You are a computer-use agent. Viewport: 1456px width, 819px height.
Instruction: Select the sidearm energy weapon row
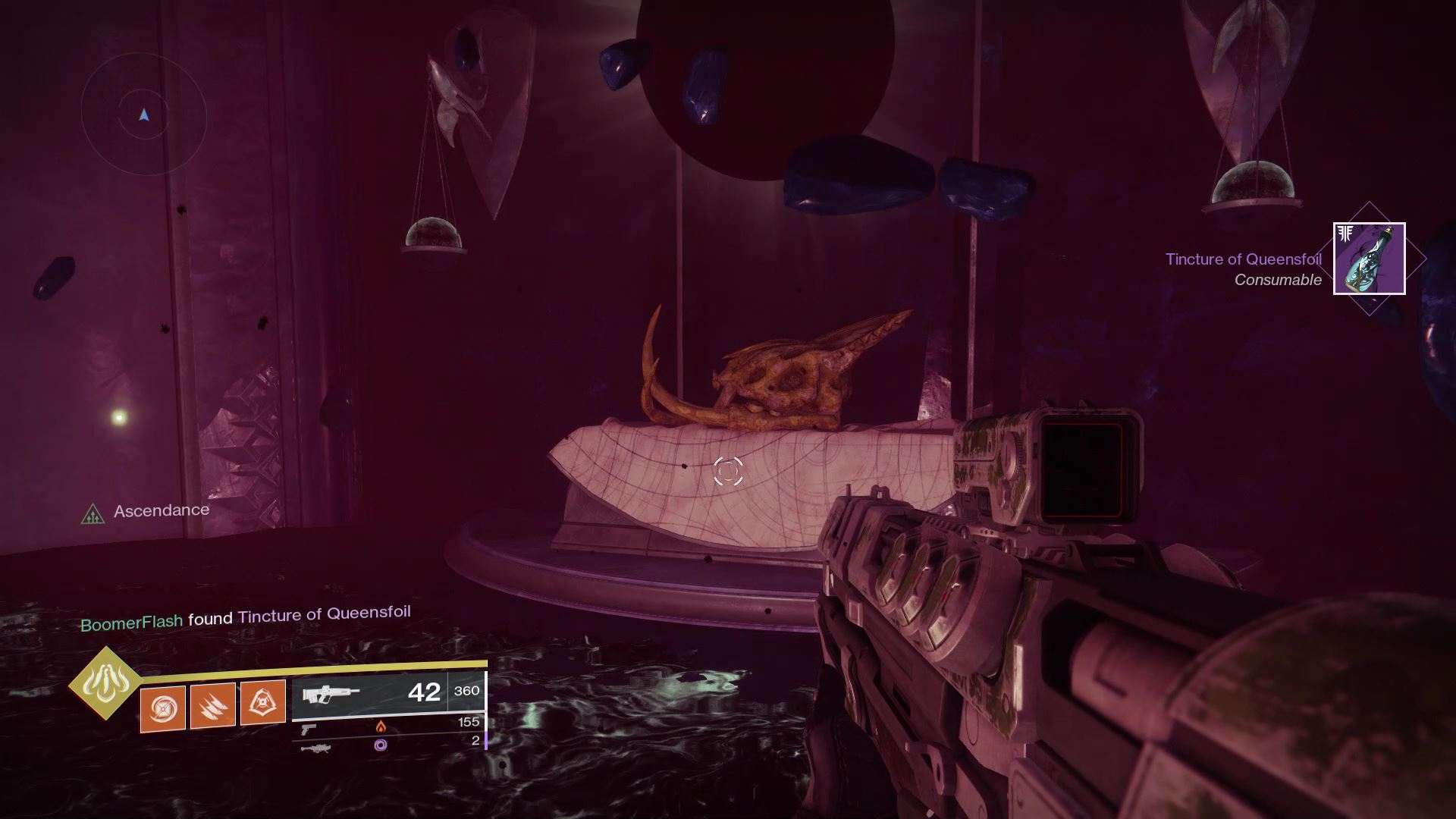390,726
